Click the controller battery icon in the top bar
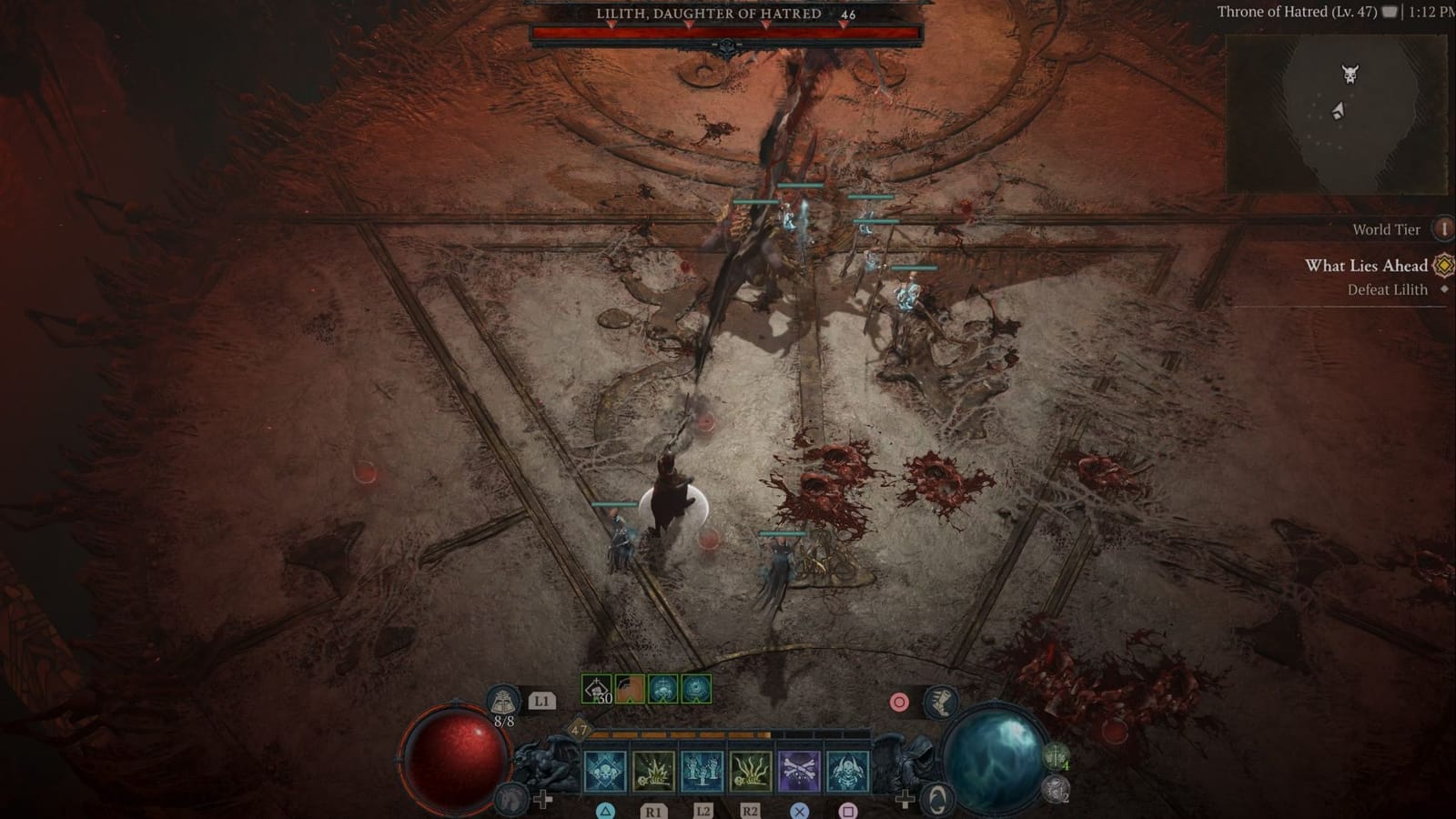The image size is (1456, 819). pos(1388,12)
